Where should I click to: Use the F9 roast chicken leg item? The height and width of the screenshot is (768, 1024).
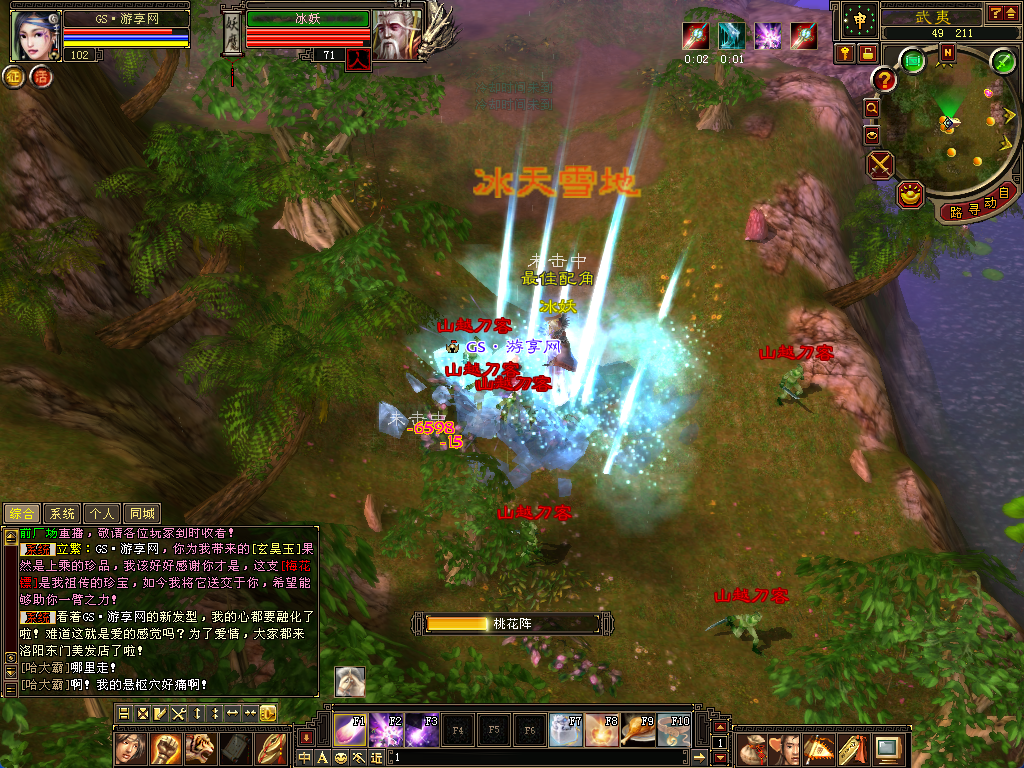pos(639,731)
